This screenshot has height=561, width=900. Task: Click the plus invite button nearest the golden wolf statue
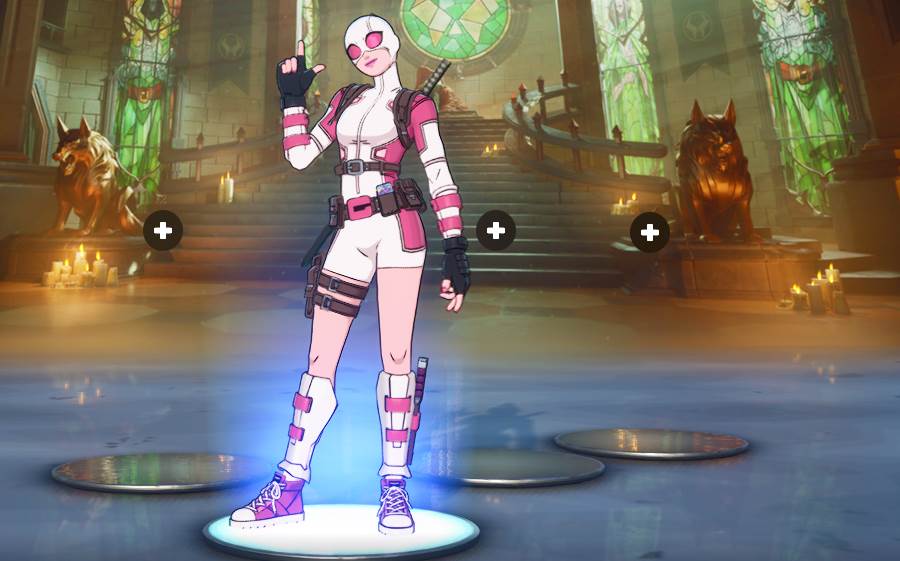point(163,231)
